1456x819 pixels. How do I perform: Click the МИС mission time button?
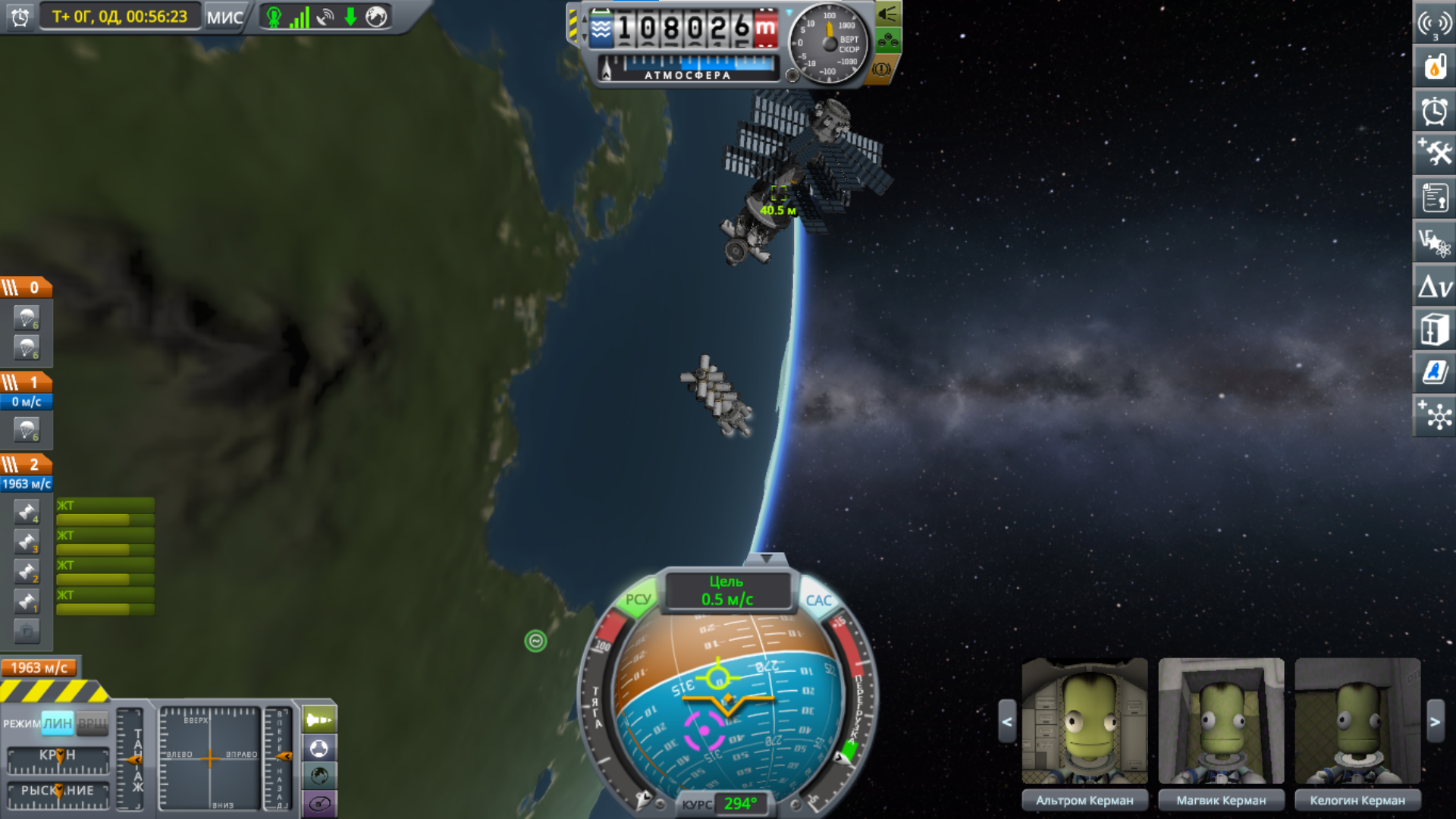point(225,17)
